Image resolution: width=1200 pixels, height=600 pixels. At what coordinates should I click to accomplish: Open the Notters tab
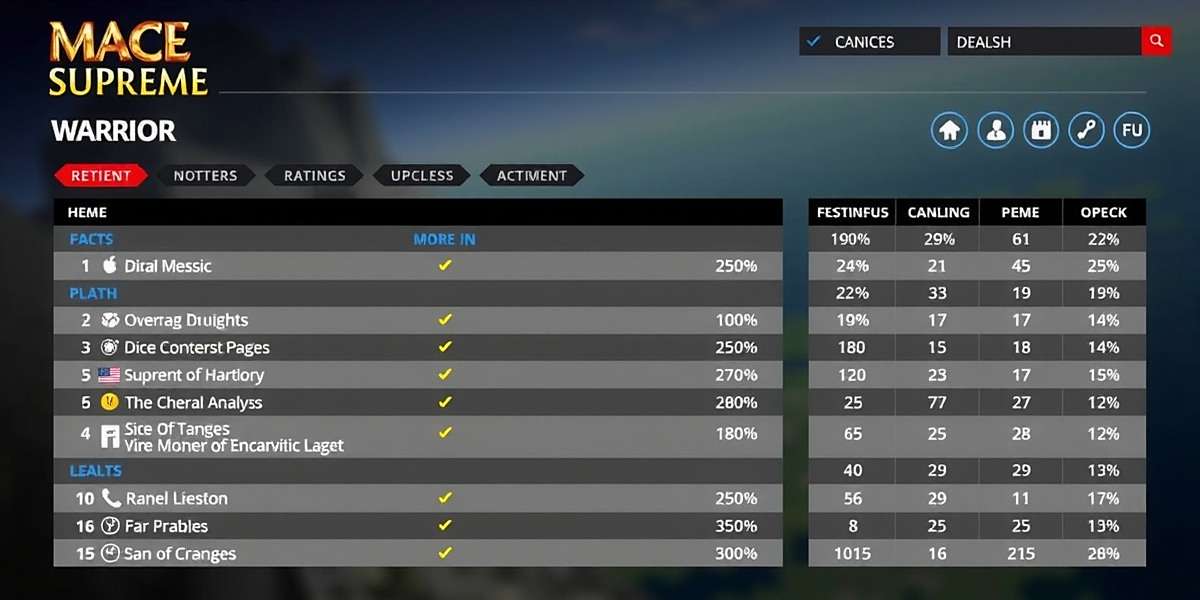[x=205, y=175]
